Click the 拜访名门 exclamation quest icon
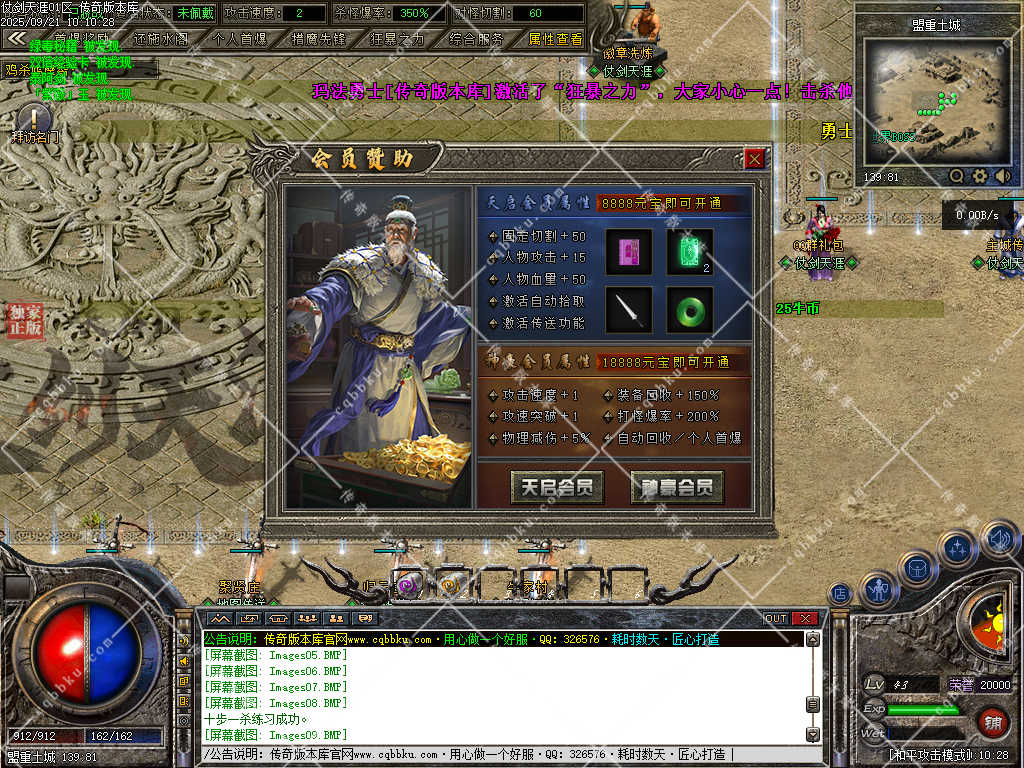The image size is (1024, 768). pos(33,121)
